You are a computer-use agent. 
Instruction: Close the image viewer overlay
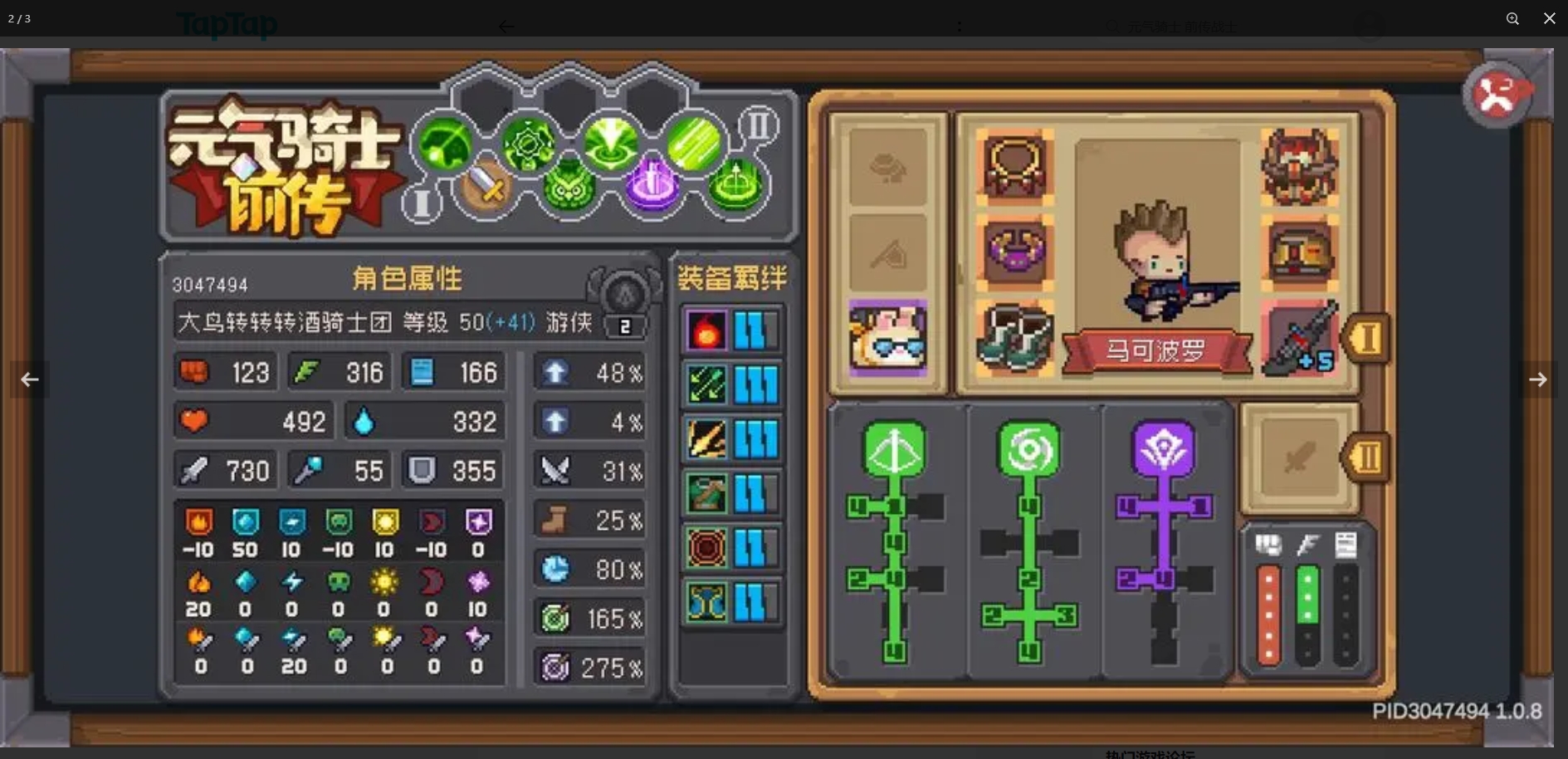(x=1549, y=18)
